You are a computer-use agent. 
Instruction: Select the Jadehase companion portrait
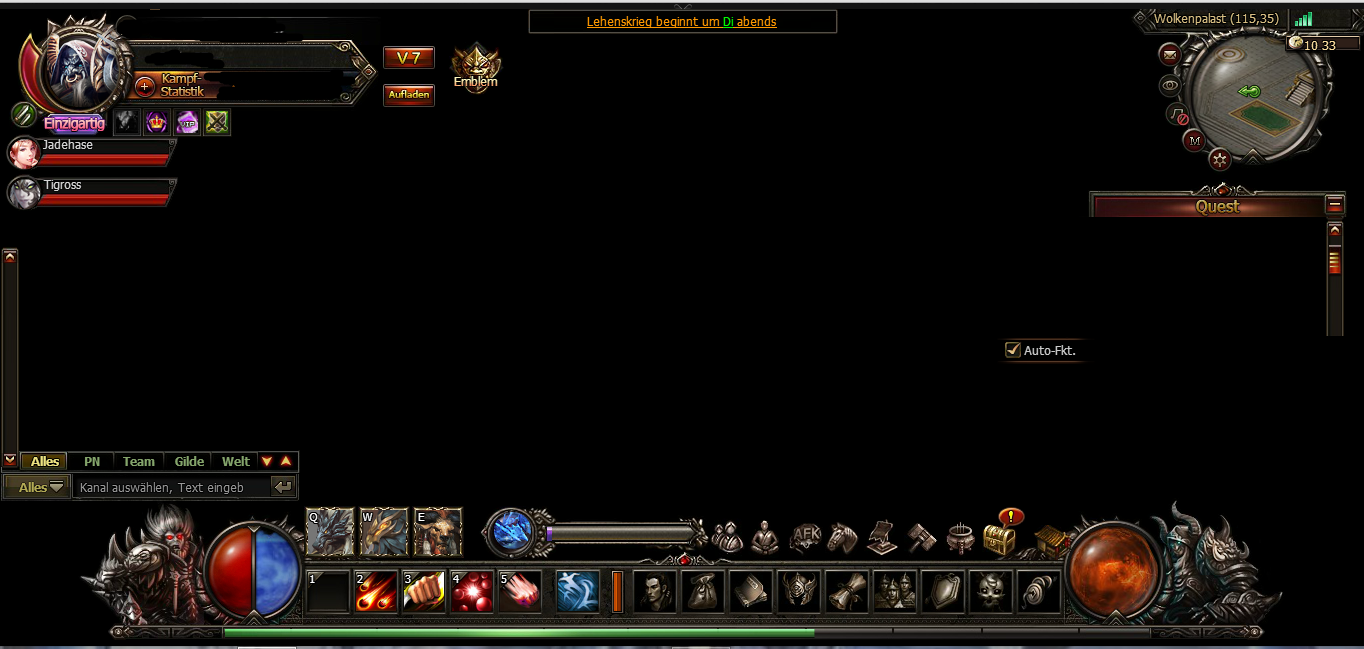(23, 152)
